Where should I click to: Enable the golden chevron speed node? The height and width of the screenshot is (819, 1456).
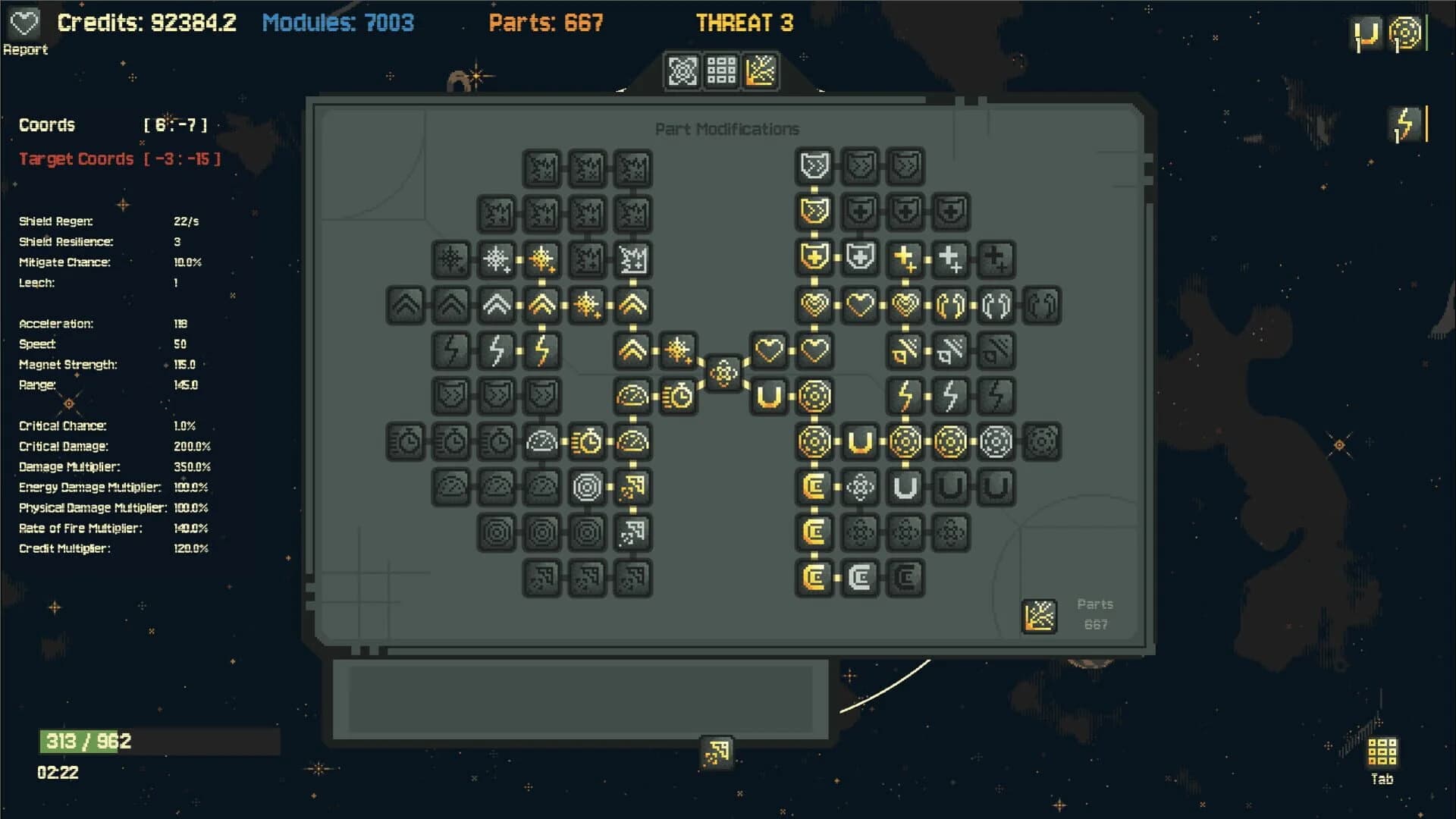[x=543, y=306]
